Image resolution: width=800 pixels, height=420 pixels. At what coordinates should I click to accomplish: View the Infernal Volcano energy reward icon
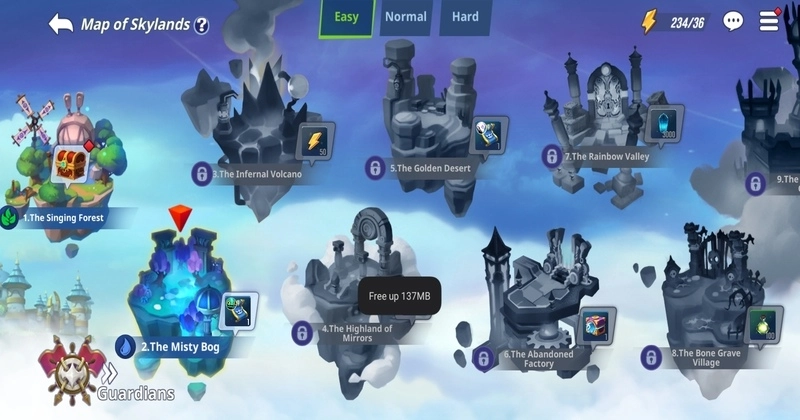pyautogui.click(x=317, y=141)
